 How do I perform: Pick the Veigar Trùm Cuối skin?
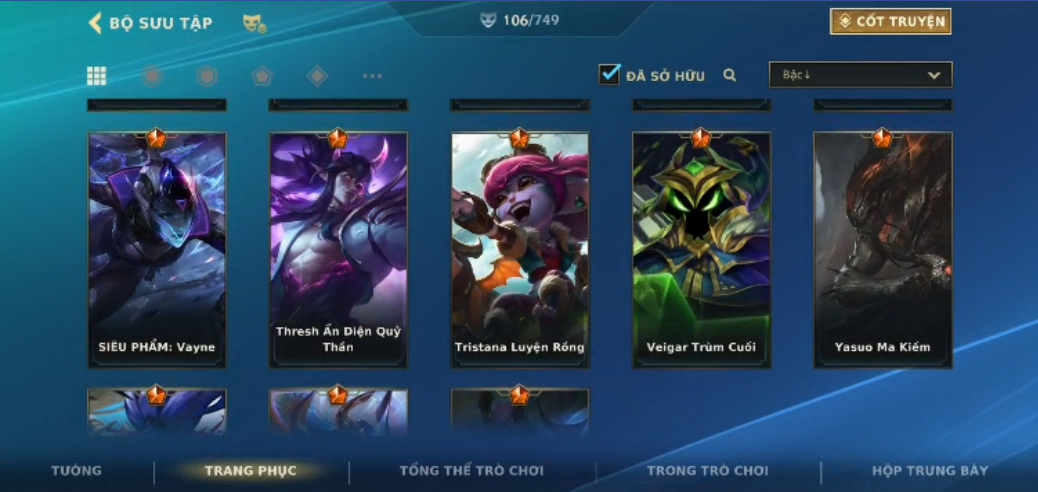[x=701, y=250]
